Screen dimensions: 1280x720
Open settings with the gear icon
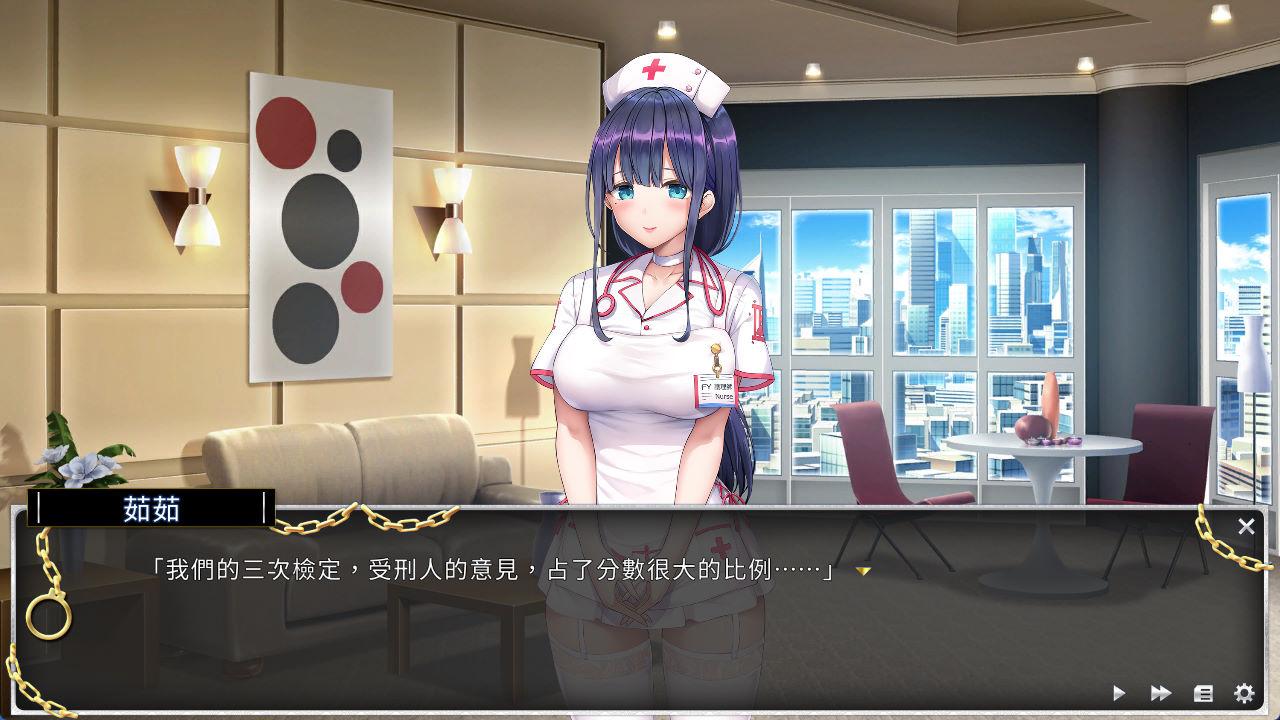[1244, 692]
